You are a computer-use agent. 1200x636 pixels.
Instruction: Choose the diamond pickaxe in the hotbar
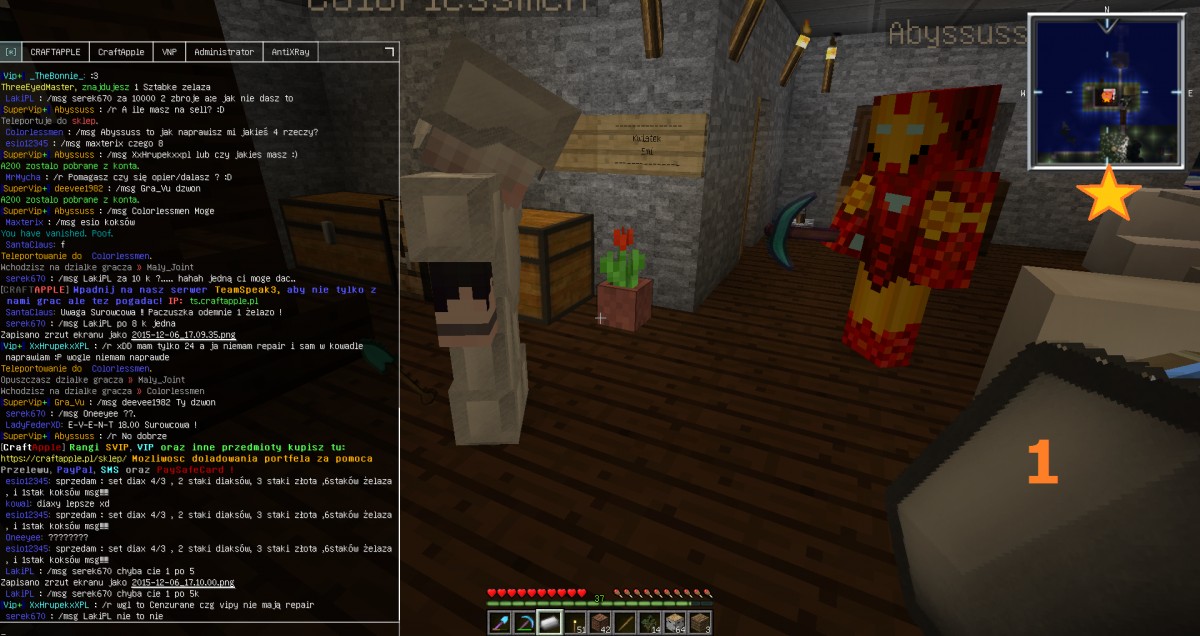point(524,623)
